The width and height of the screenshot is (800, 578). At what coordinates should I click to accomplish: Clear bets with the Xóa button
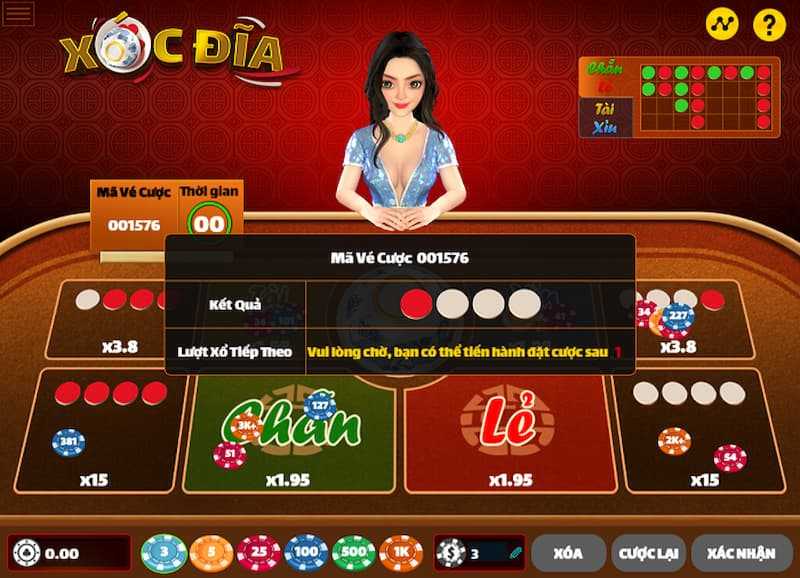(x=568, y=552)
